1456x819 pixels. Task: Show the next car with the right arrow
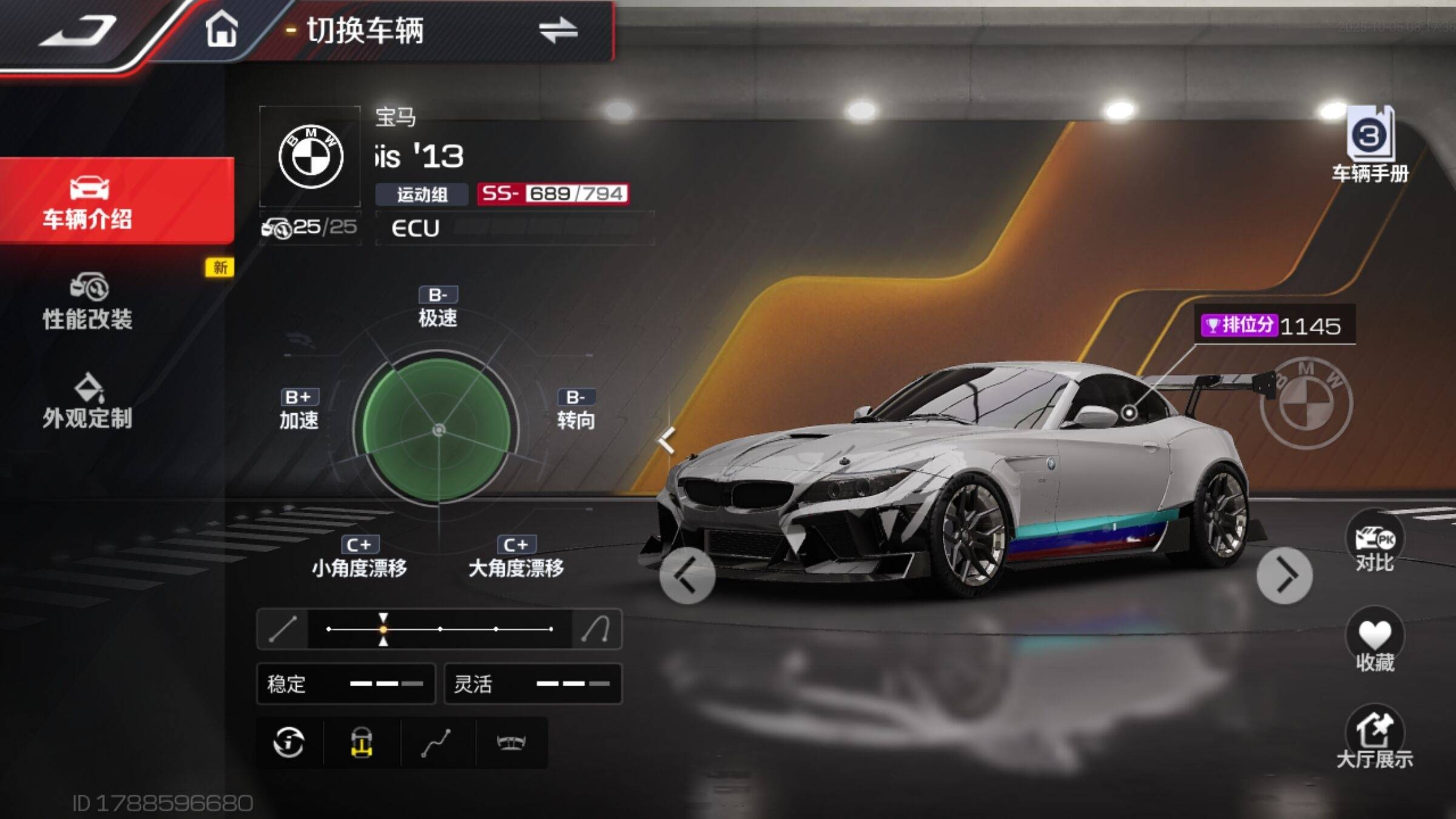click(x=1284, y=575)
